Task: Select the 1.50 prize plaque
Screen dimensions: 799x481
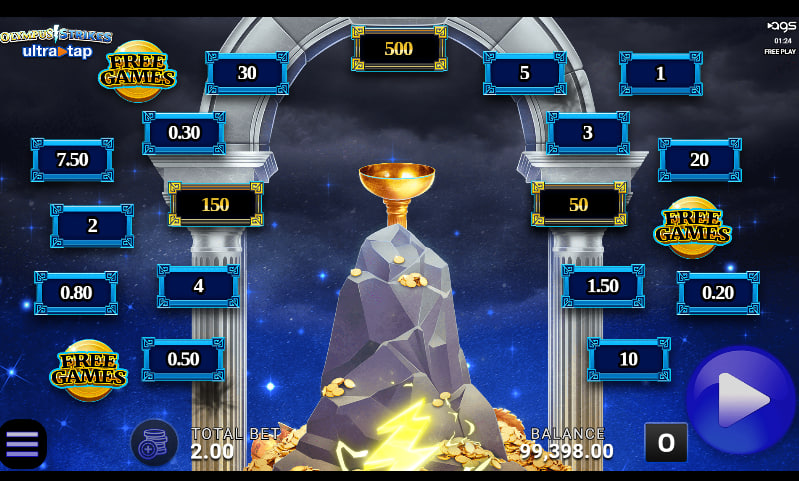Action: tap(603, 286)
